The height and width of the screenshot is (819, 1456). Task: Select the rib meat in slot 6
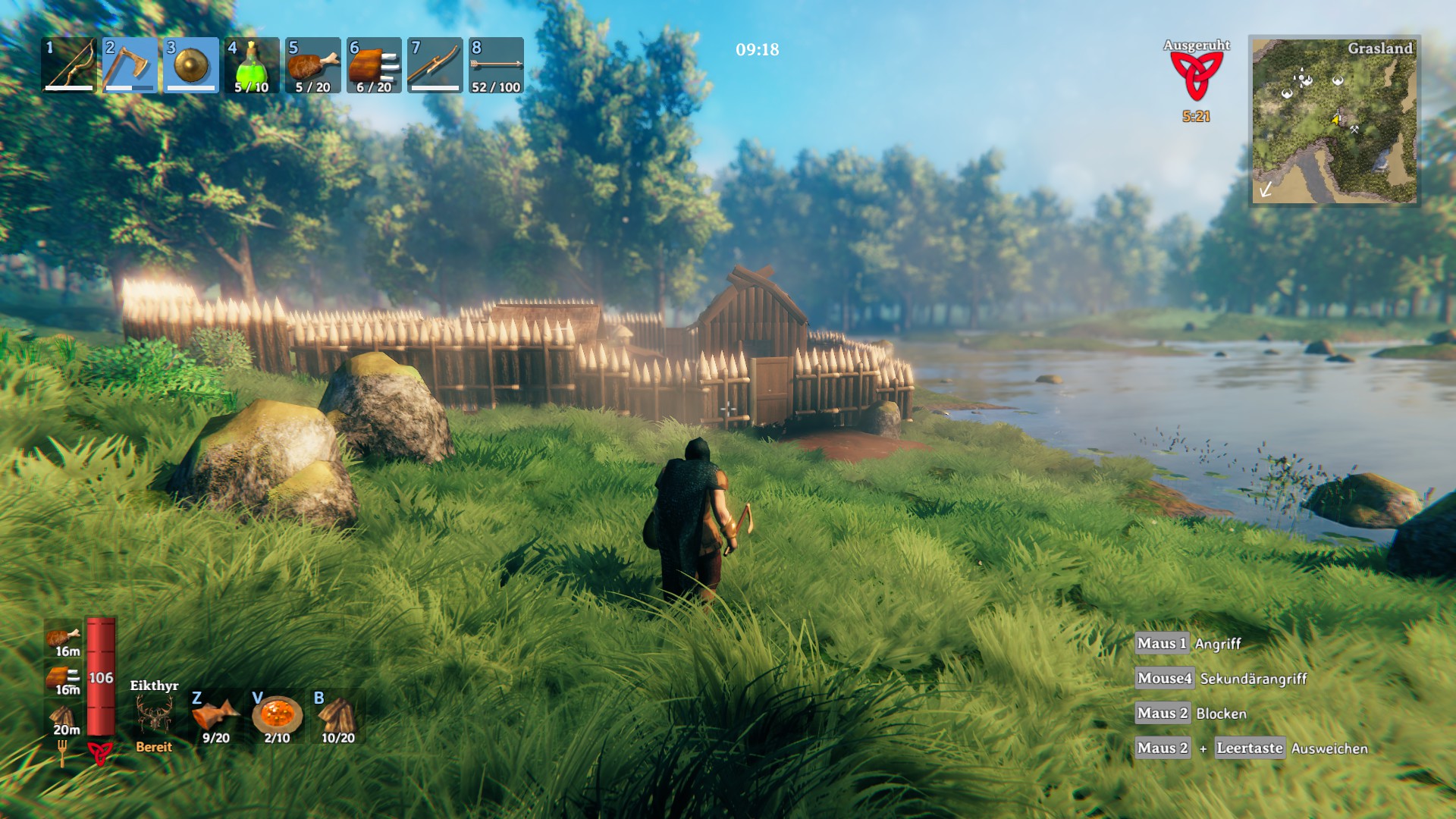pyautogui.click(x=374, y=65)
